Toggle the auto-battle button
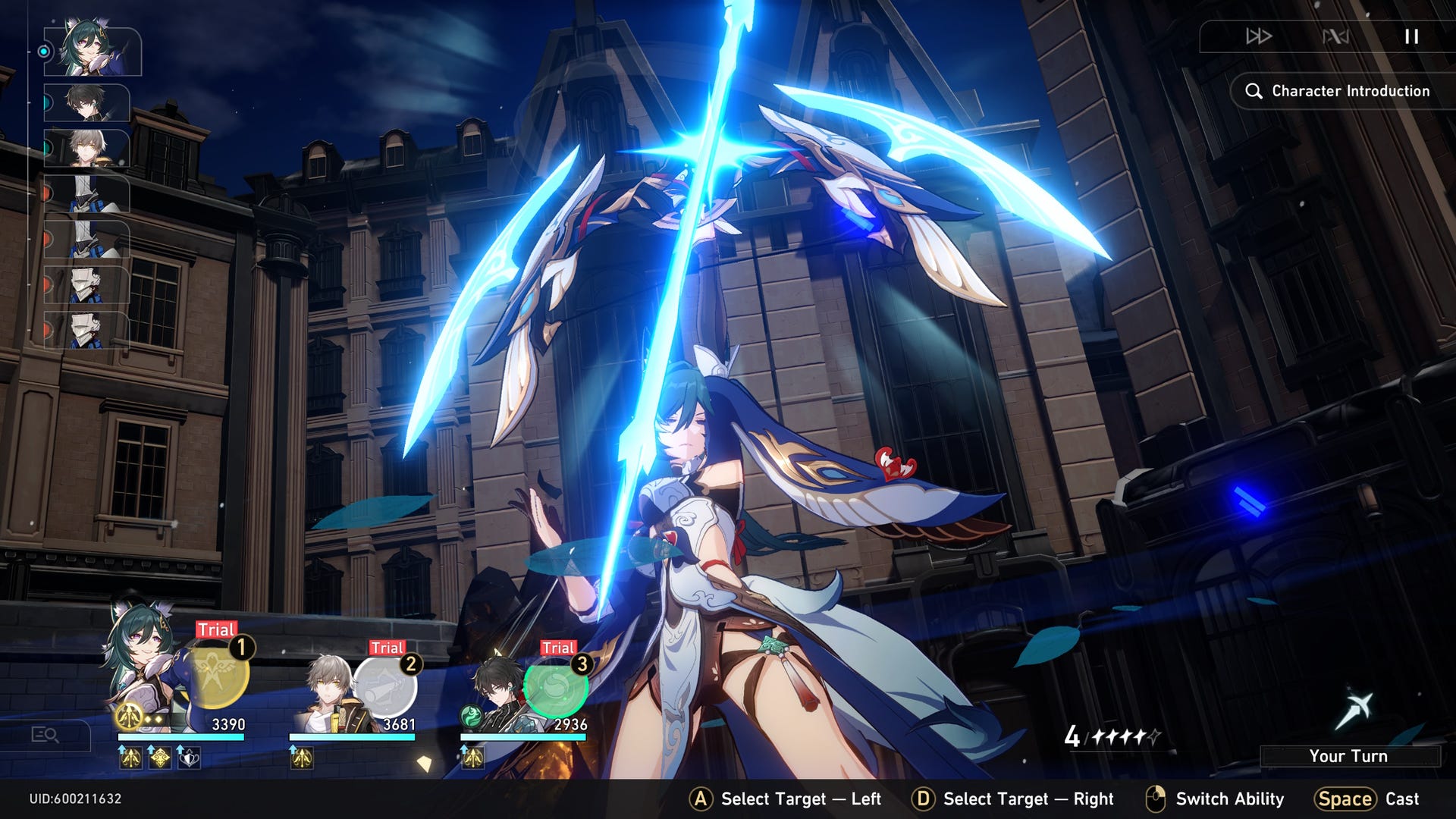Viewport: 1456px width, 819px height. [x=1335, y=36]
